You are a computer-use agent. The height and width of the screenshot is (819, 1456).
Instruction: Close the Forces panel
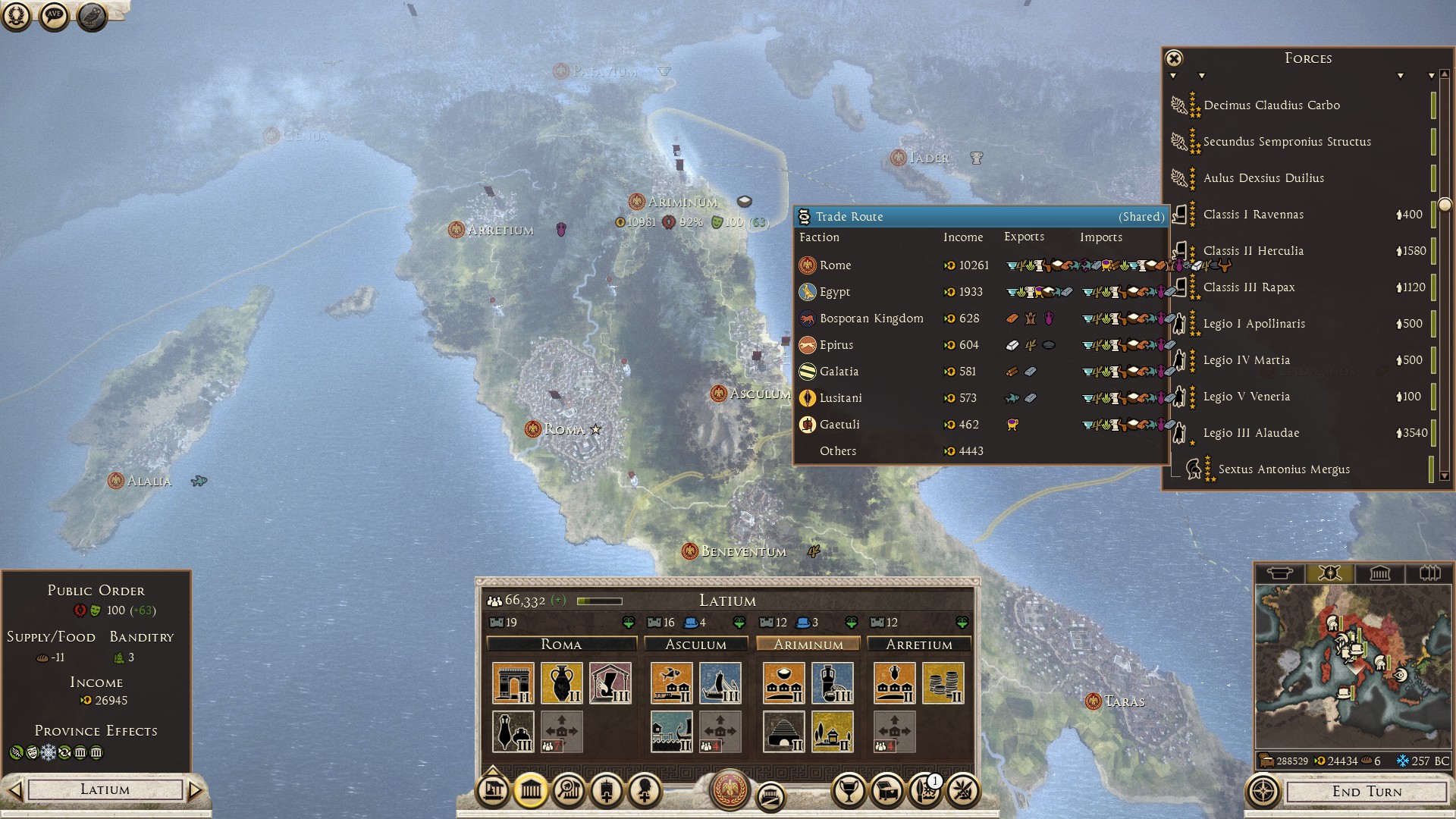[x=1174, y=58]
